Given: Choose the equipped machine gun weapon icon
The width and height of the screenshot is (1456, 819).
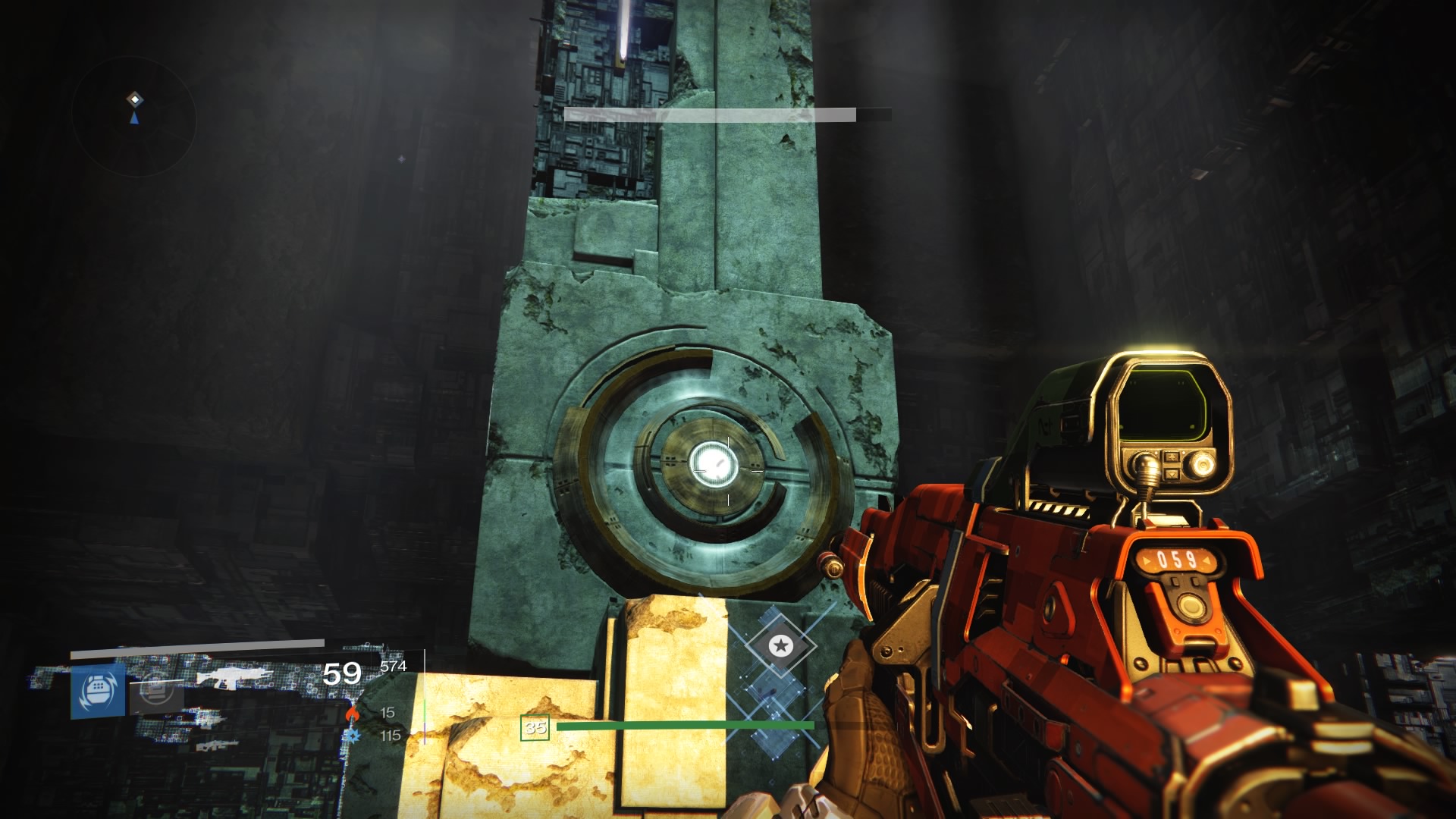Looking at the screenshot, I should point(234,677).
